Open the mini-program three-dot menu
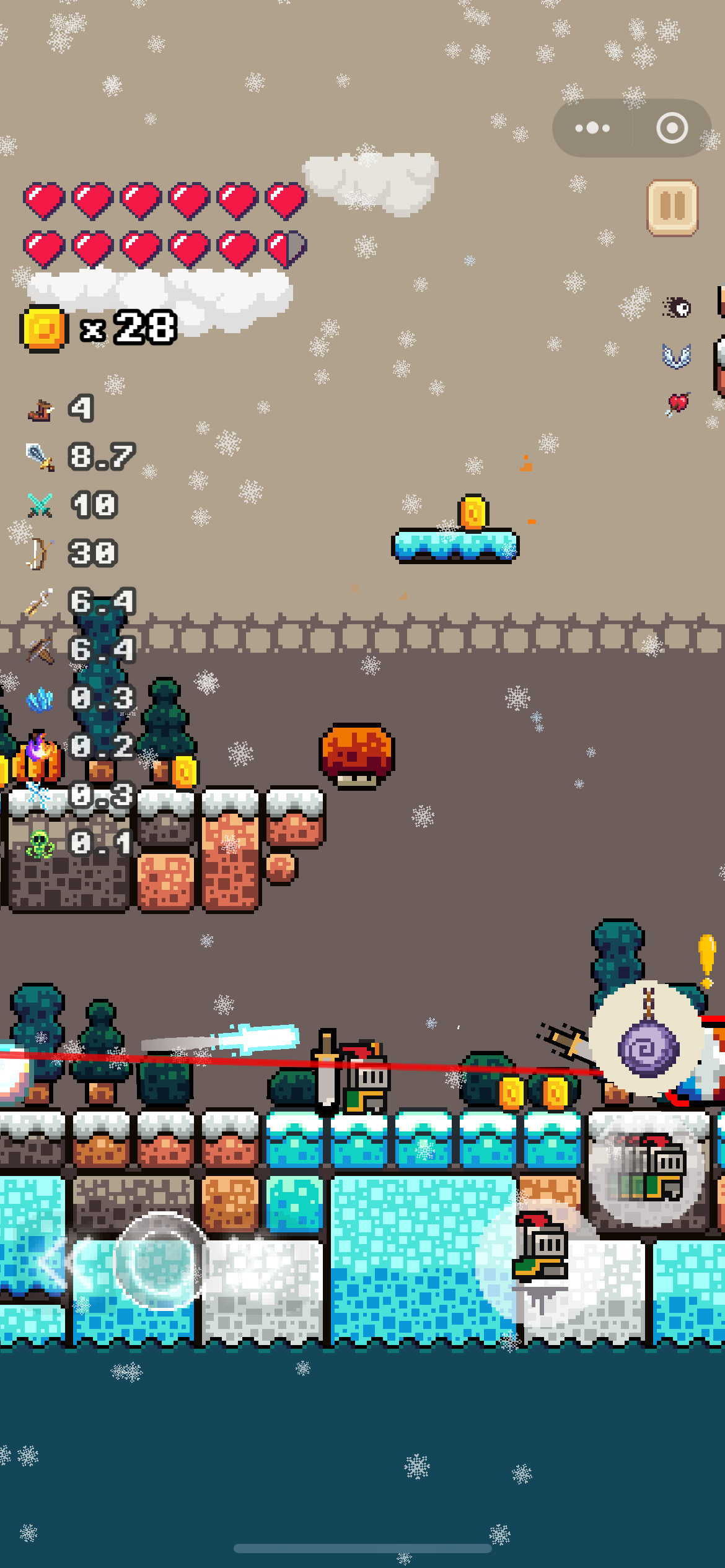The width and height of the screenshot is (725, 1568). click(x=592, y=128)
